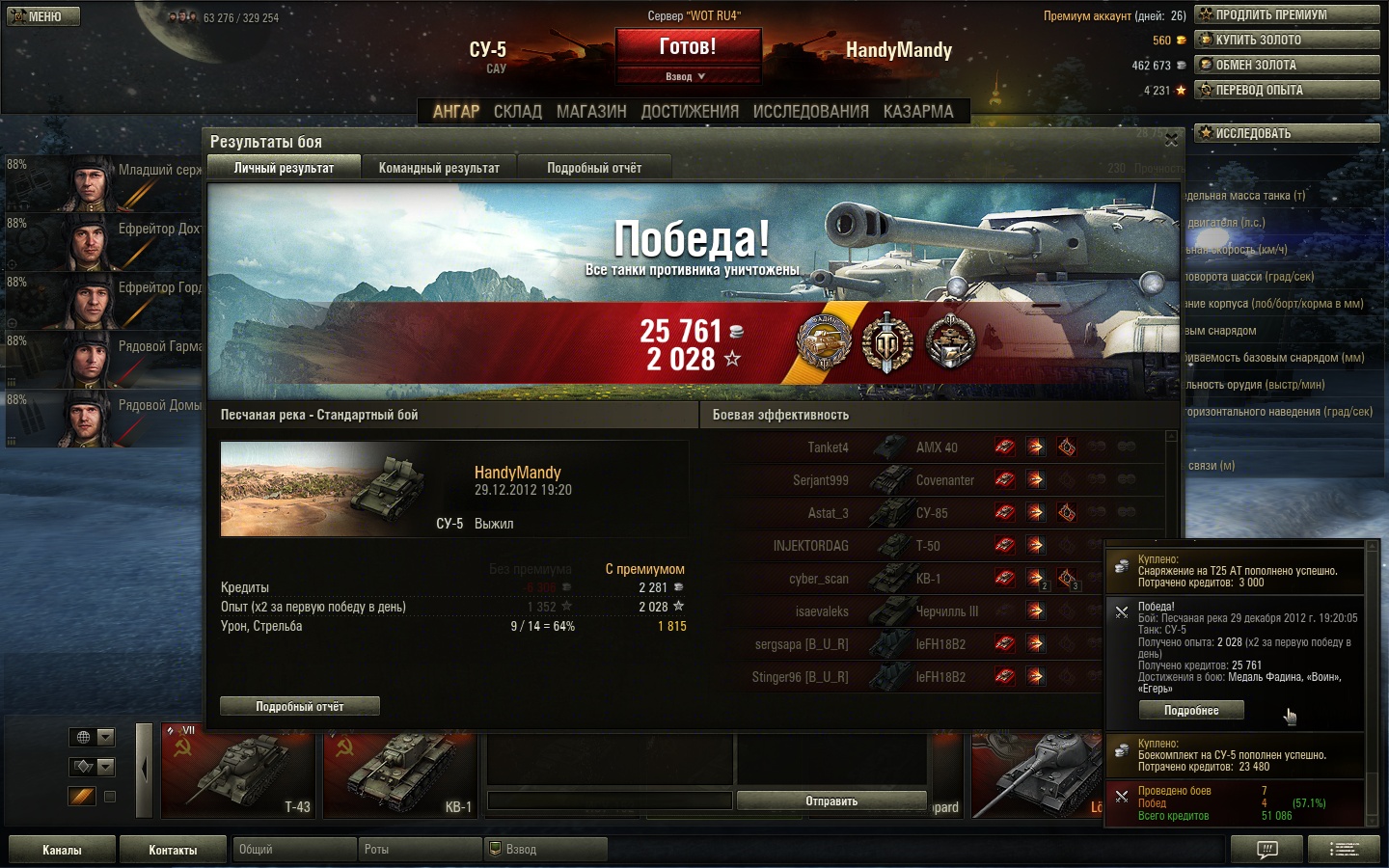1389x868 pixels.
Task: Open the ПЕРЕВОД ОПЫТА option
Action: pyautogui.click(x=1287, y=90)
